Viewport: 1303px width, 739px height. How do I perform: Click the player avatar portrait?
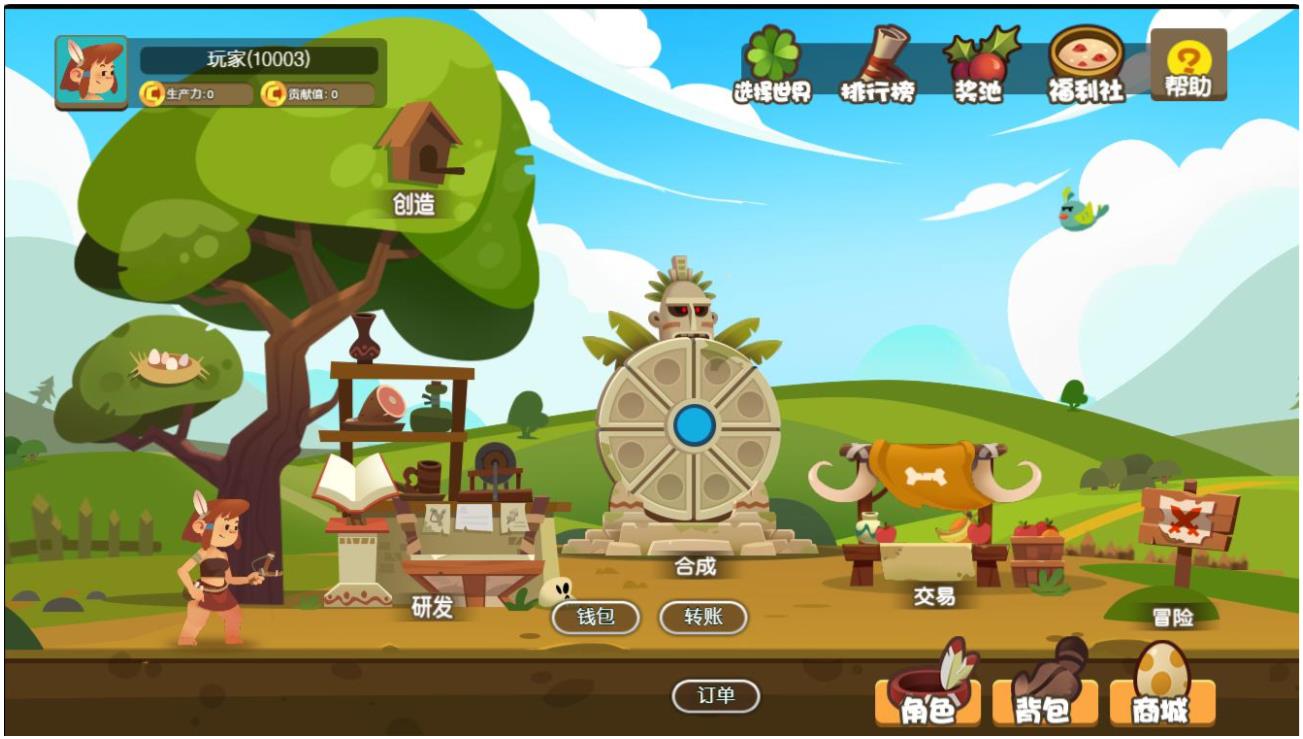pyautogui.click(x=91, y=72)
